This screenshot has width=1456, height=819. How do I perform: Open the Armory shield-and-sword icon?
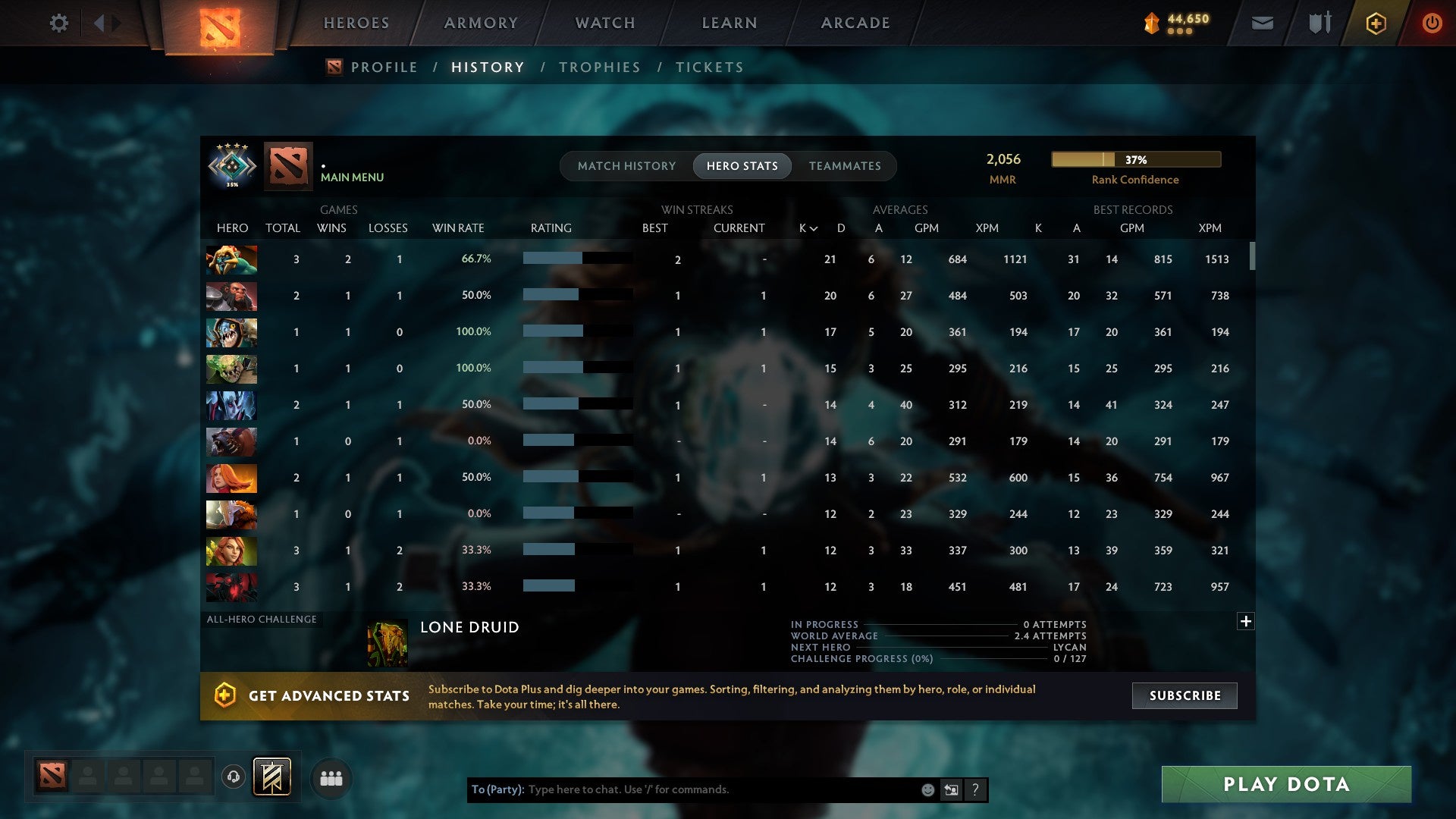pyautogui.click(x=1319, y=23)
